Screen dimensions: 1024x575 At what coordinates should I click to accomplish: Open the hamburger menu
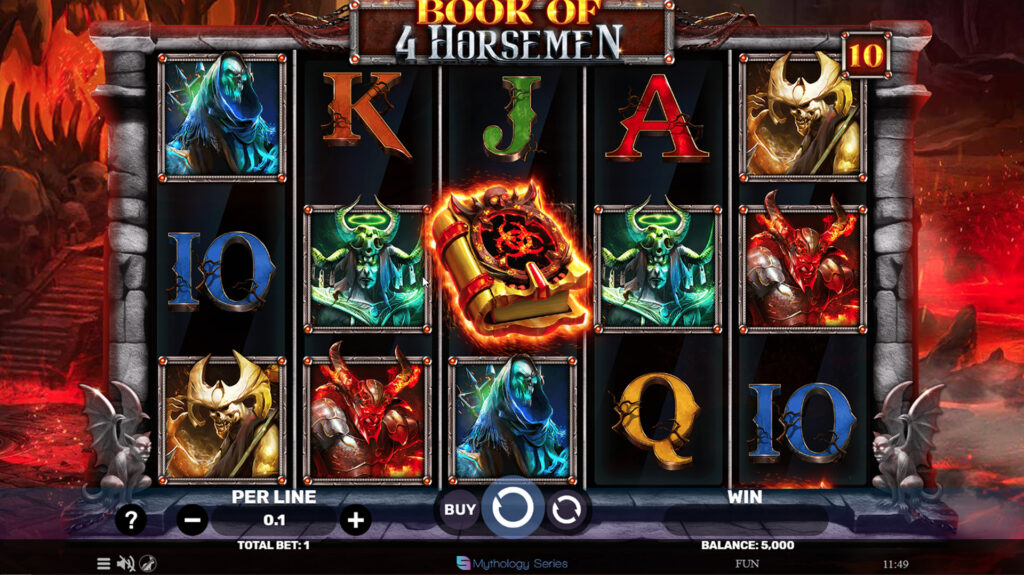(103, 564)
